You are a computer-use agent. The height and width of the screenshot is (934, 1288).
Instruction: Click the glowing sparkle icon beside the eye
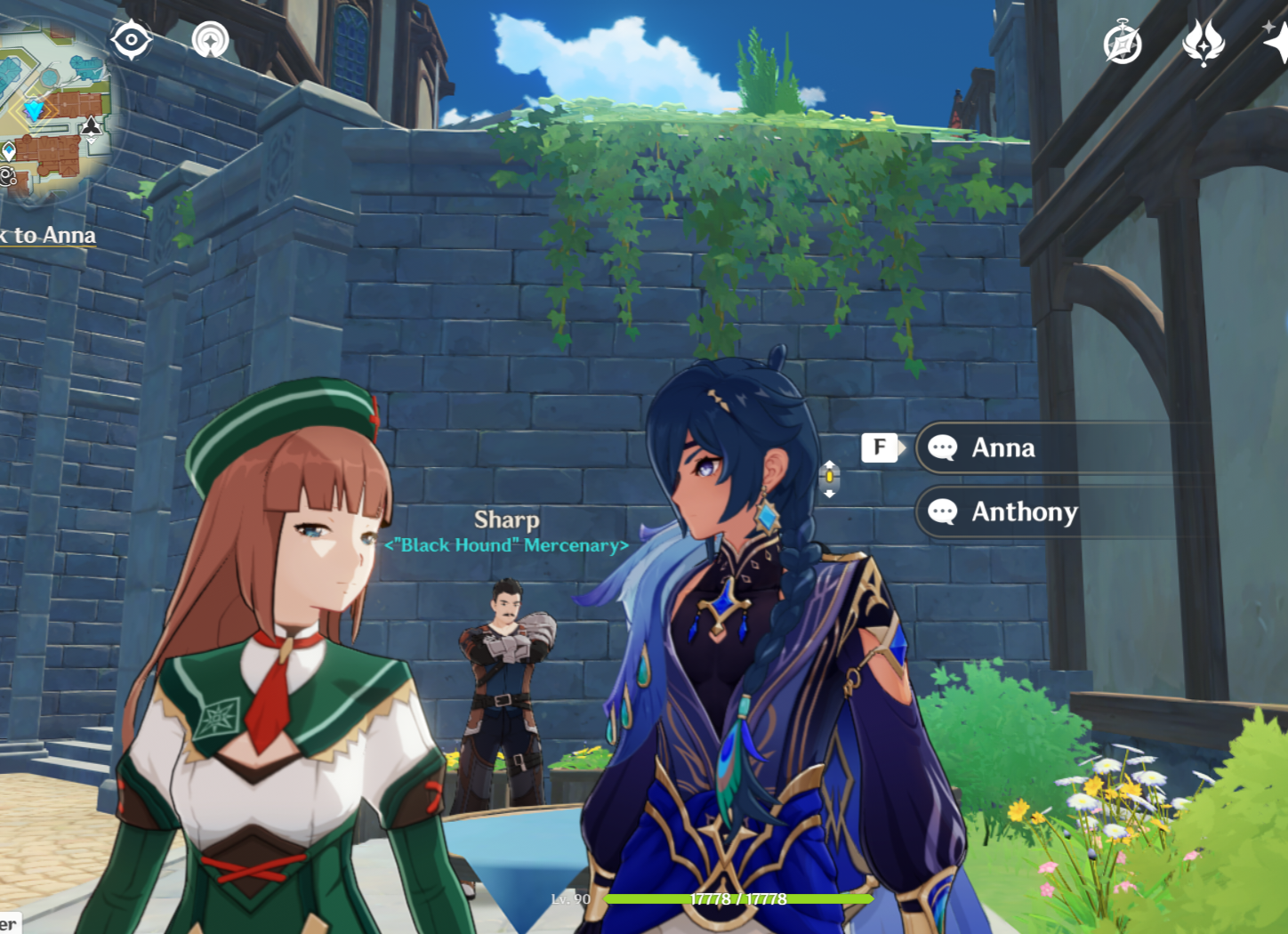coord(209,39)
